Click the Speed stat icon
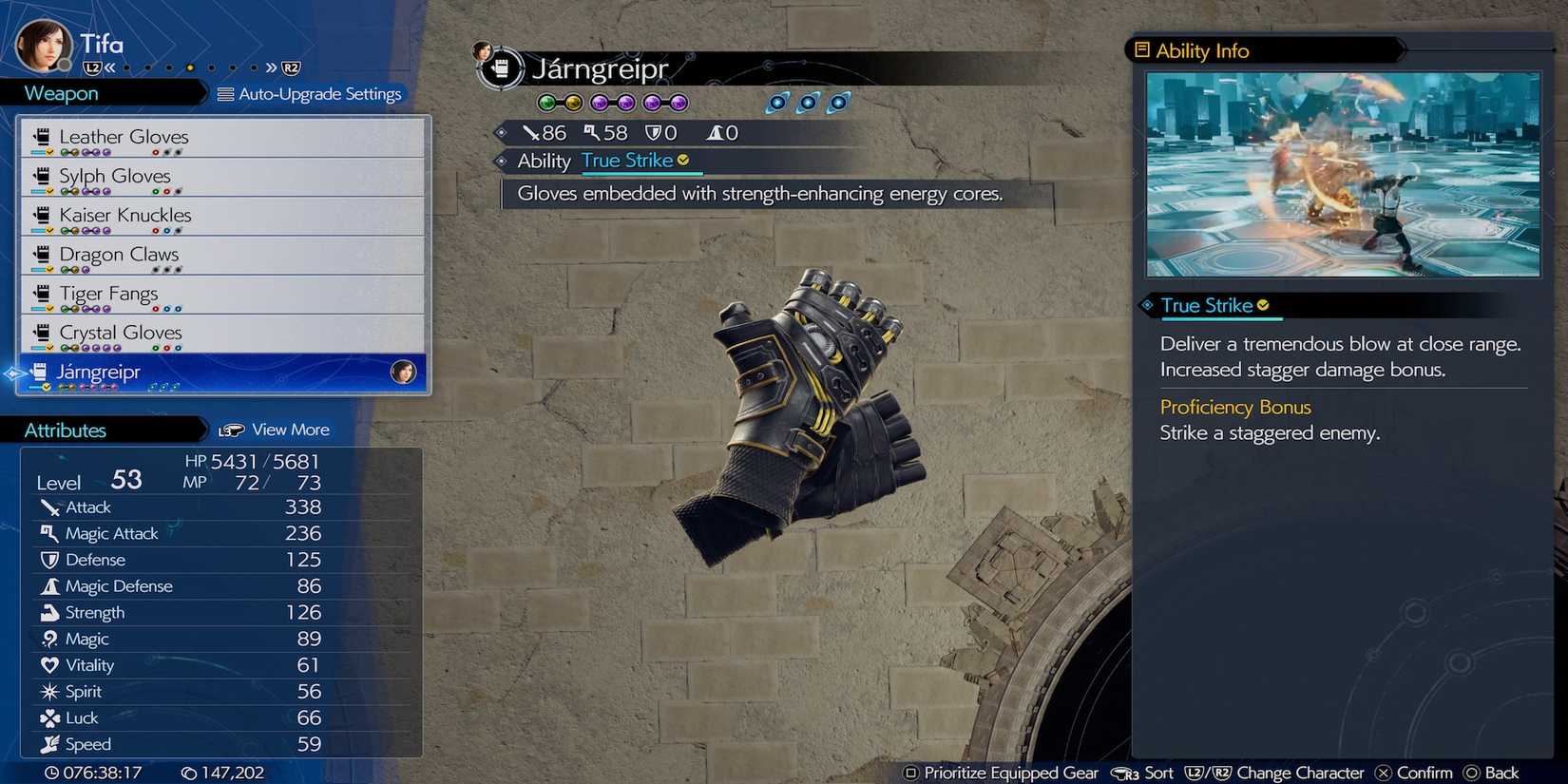The image size is (1568, 784). coord(51,744)
